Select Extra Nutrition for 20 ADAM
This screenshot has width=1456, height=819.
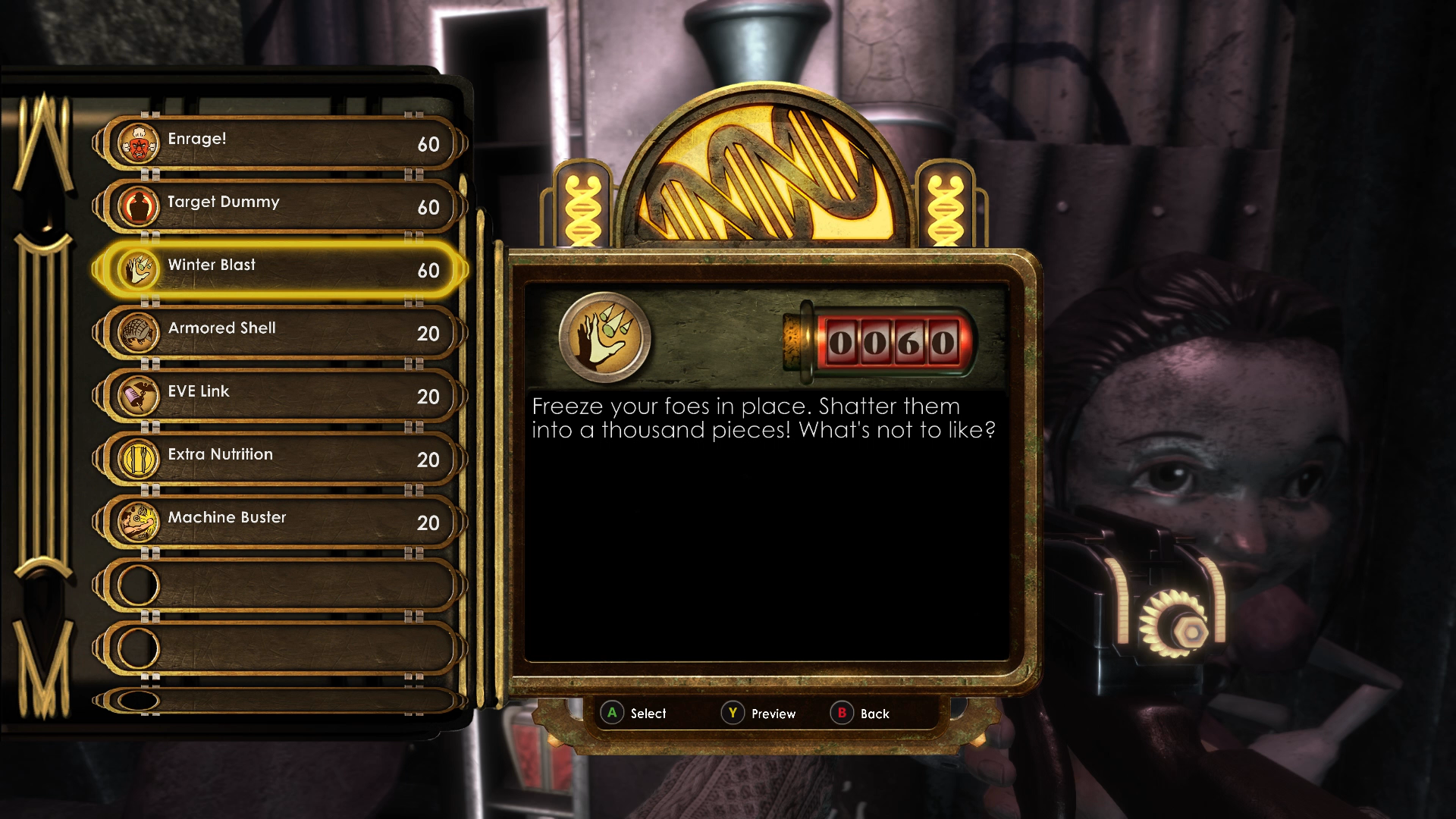281,457
